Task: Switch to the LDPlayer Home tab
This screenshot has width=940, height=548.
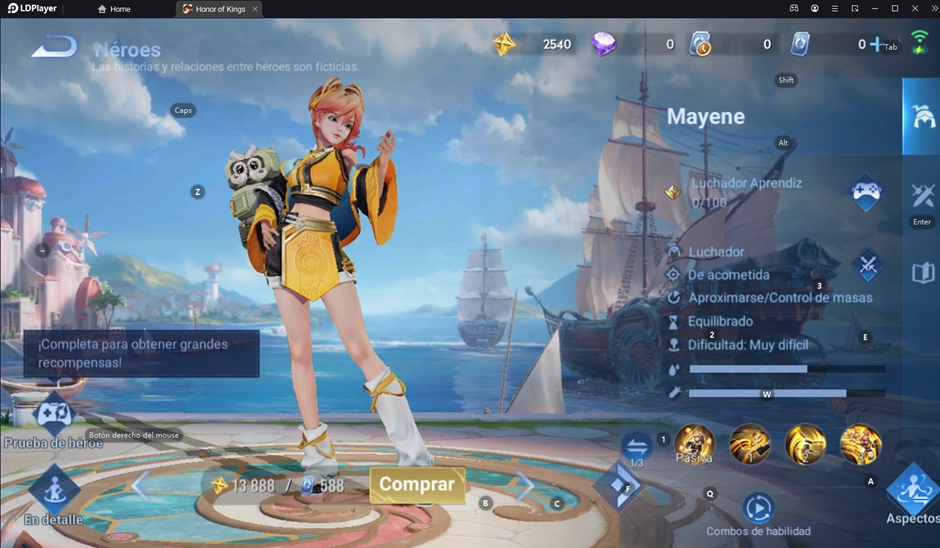Action: click(x=114, y=9)
